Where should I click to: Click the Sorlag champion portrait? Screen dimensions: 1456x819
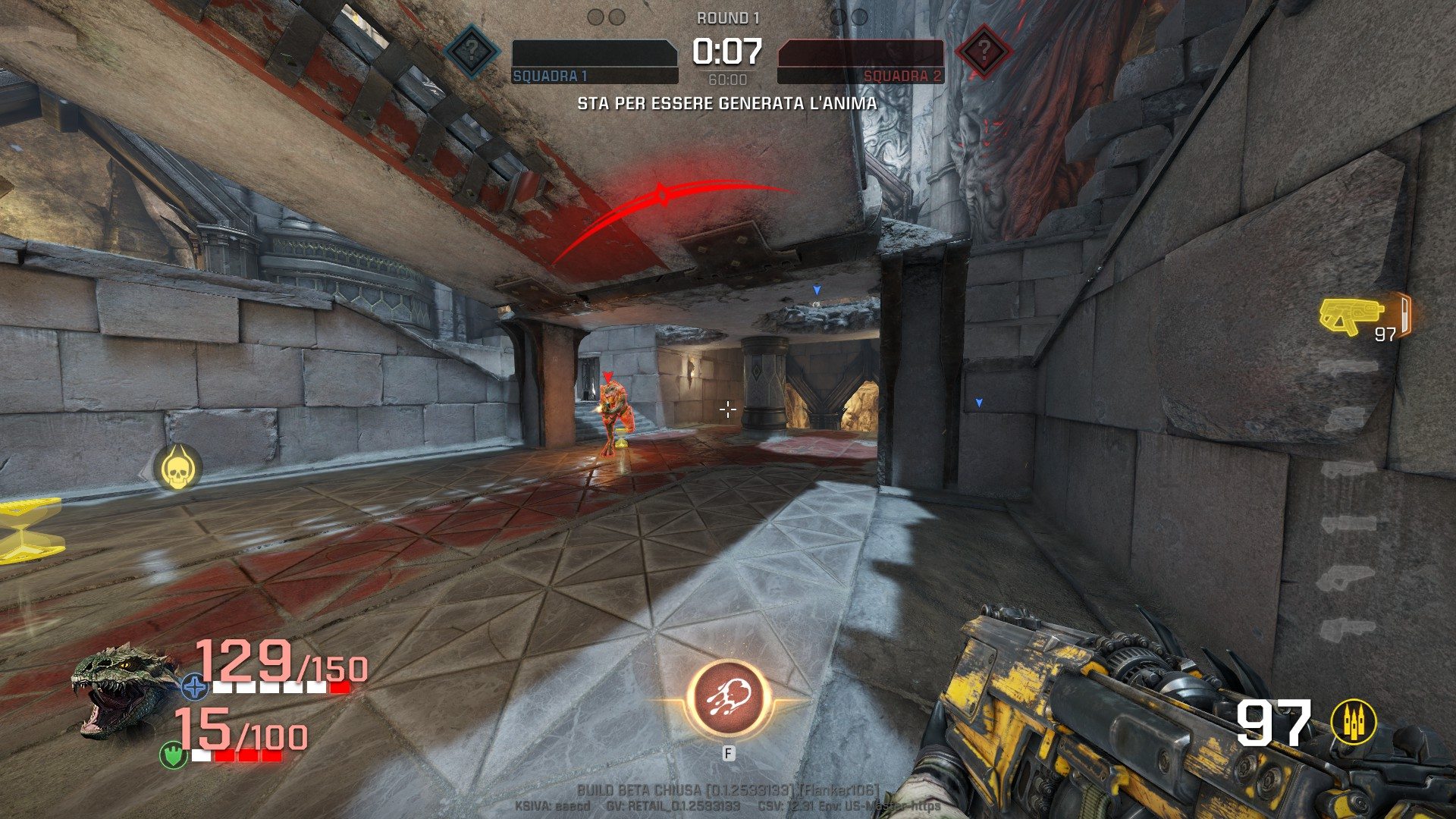point(123,689)
